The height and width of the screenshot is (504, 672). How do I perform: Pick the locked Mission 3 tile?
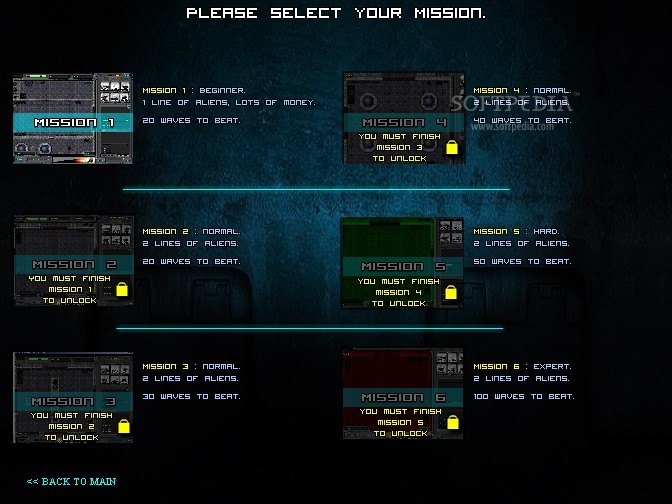tap(73, 397)
